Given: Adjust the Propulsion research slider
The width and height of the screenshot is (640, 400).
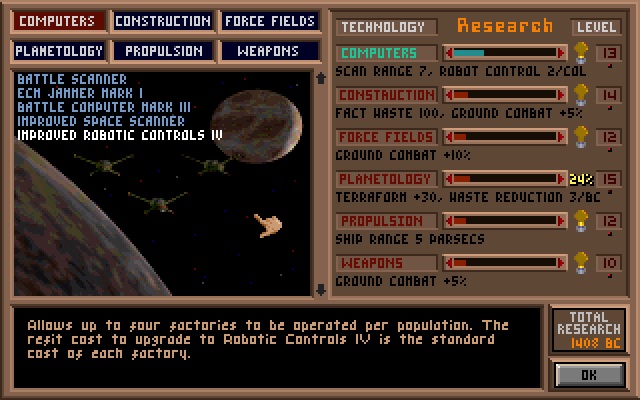Looking at the screenshot, I should [x=504, y=221].
